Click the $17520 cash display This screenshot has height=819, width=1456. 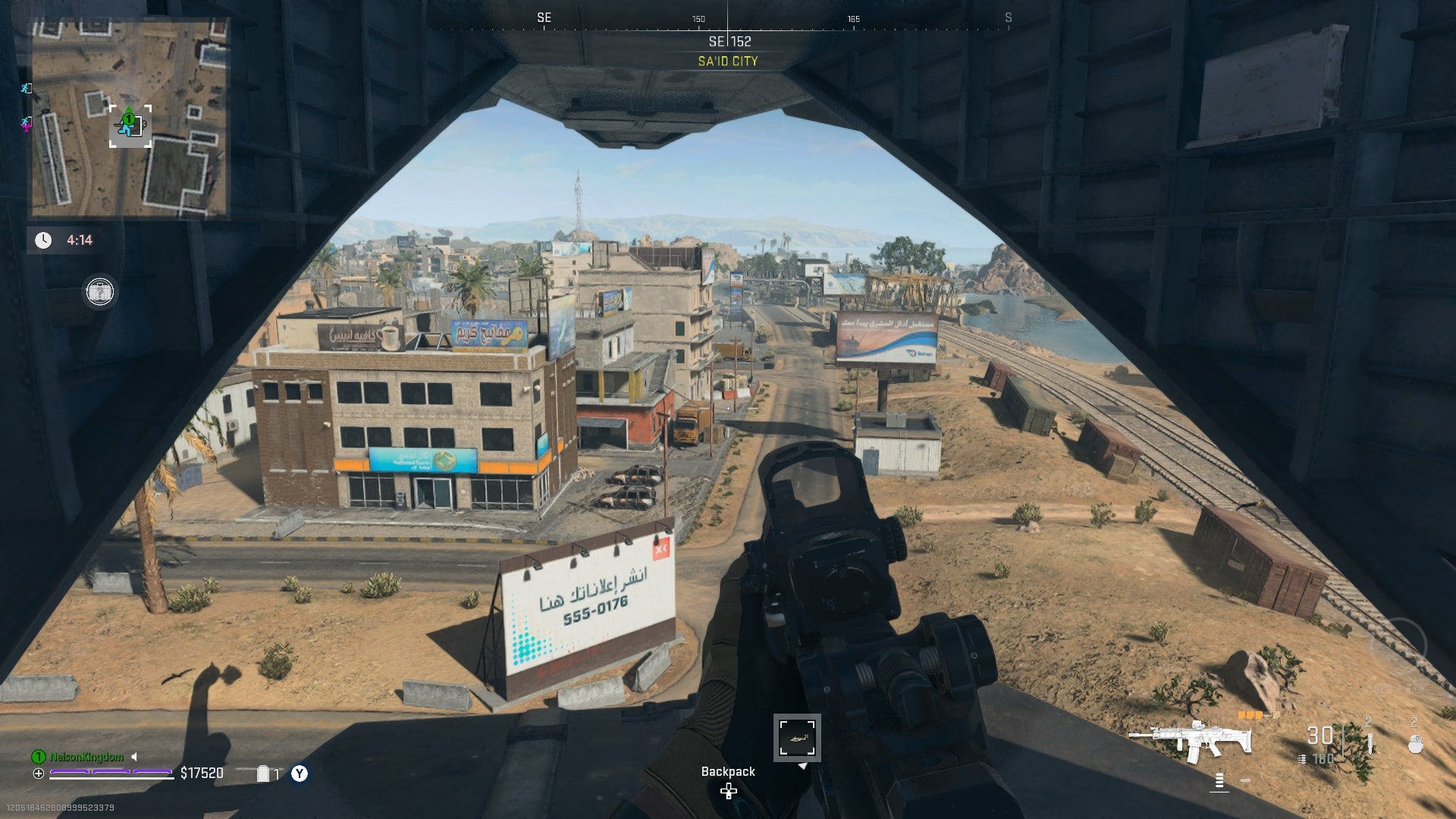pos(202,773)
